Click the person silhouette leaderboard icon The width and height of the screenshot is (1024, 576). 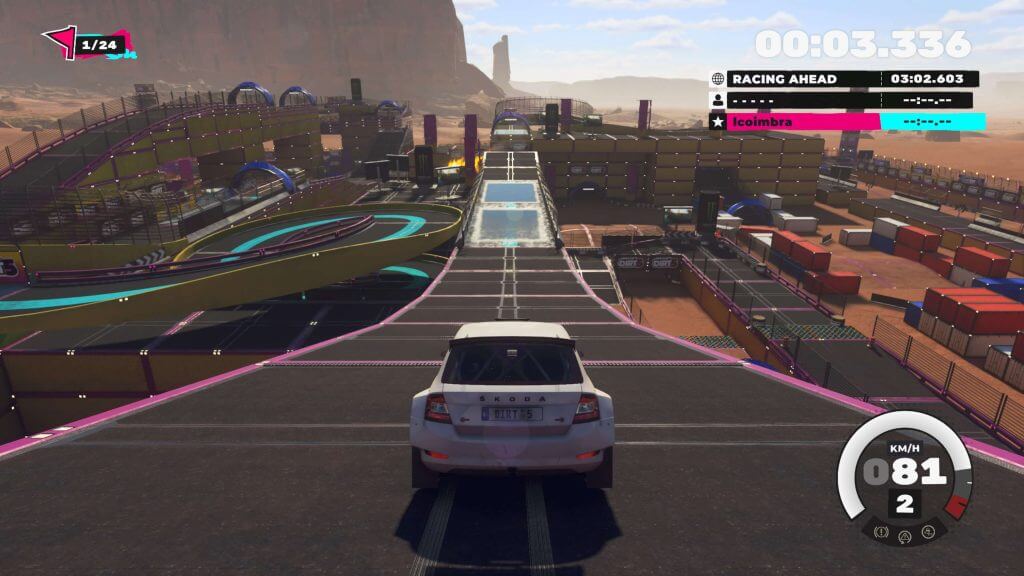click(718, 100)
